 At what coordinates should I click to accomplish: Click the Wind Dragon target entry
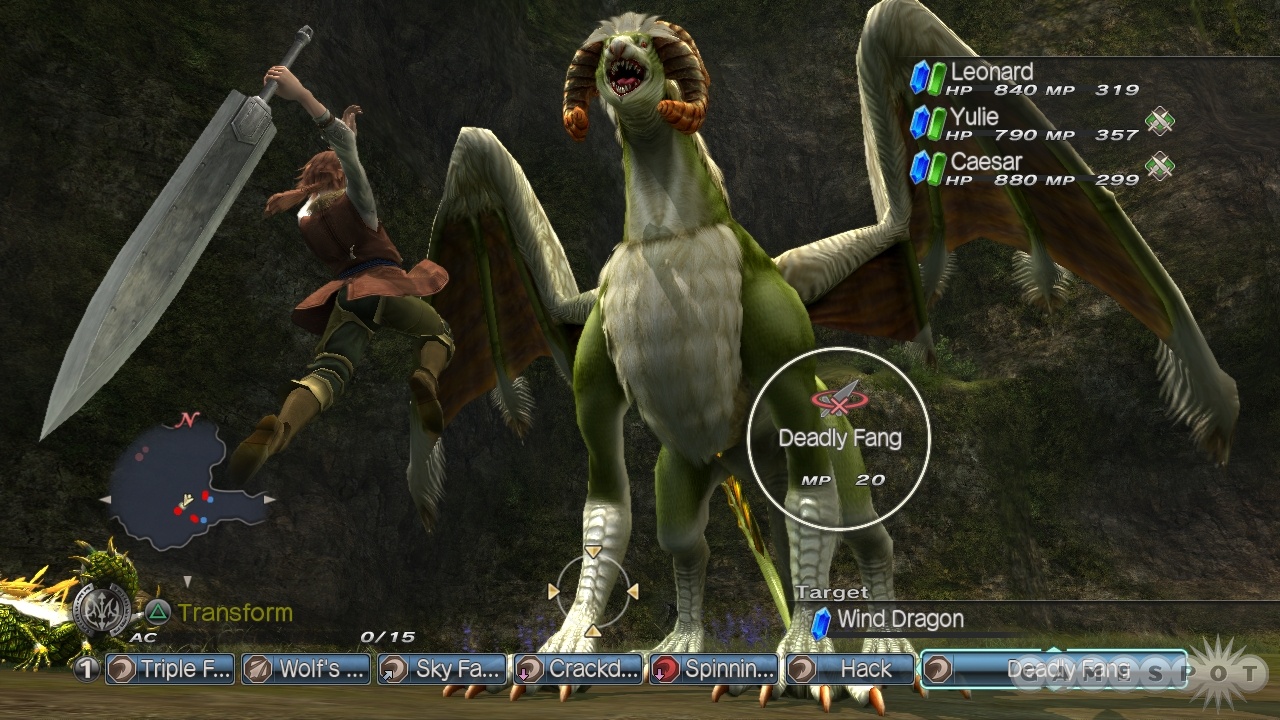pos(899,620)
